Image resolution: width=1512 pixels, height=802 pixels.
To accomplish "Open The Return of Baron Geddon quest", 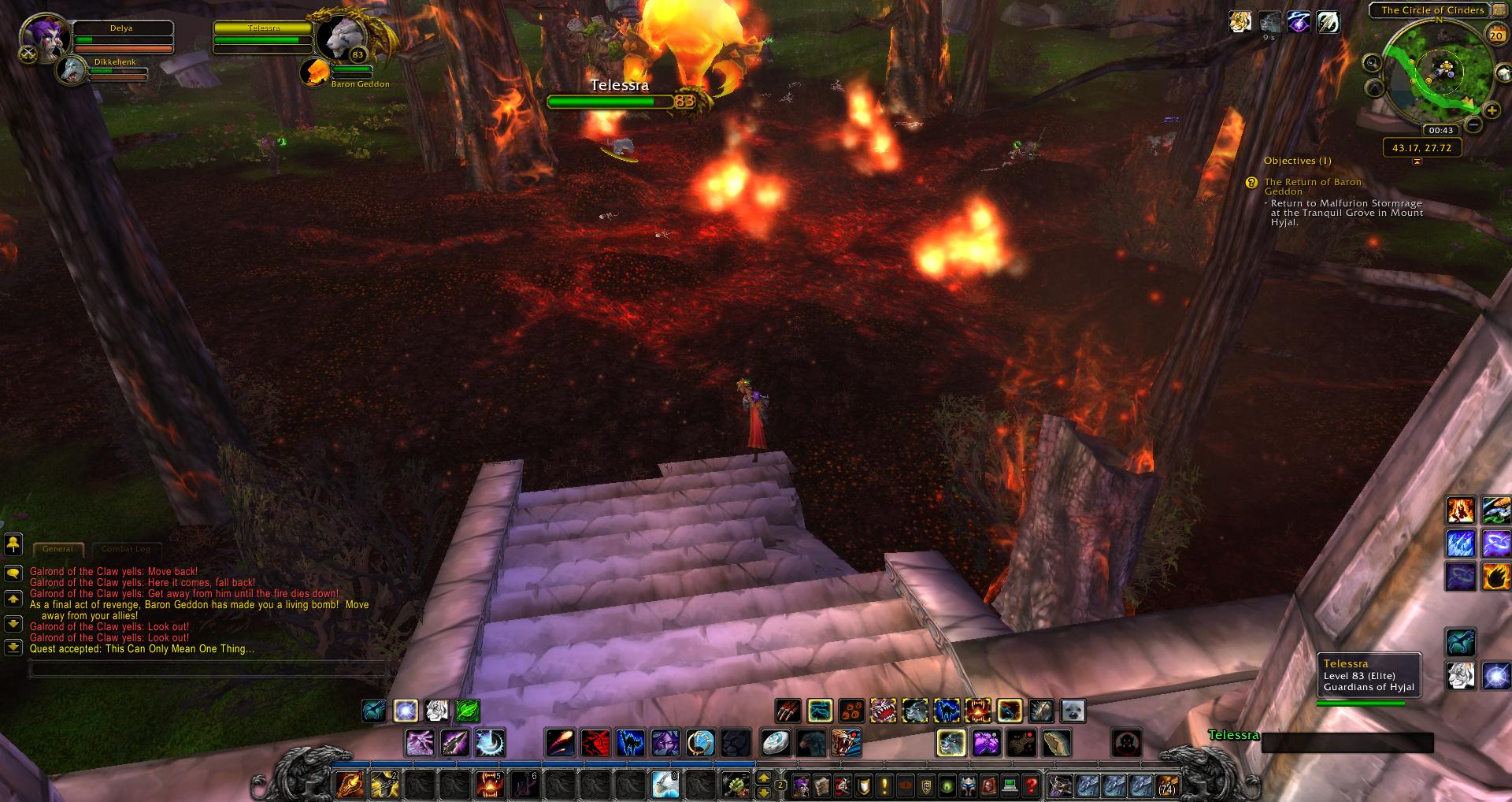I will click(1312, 187).
